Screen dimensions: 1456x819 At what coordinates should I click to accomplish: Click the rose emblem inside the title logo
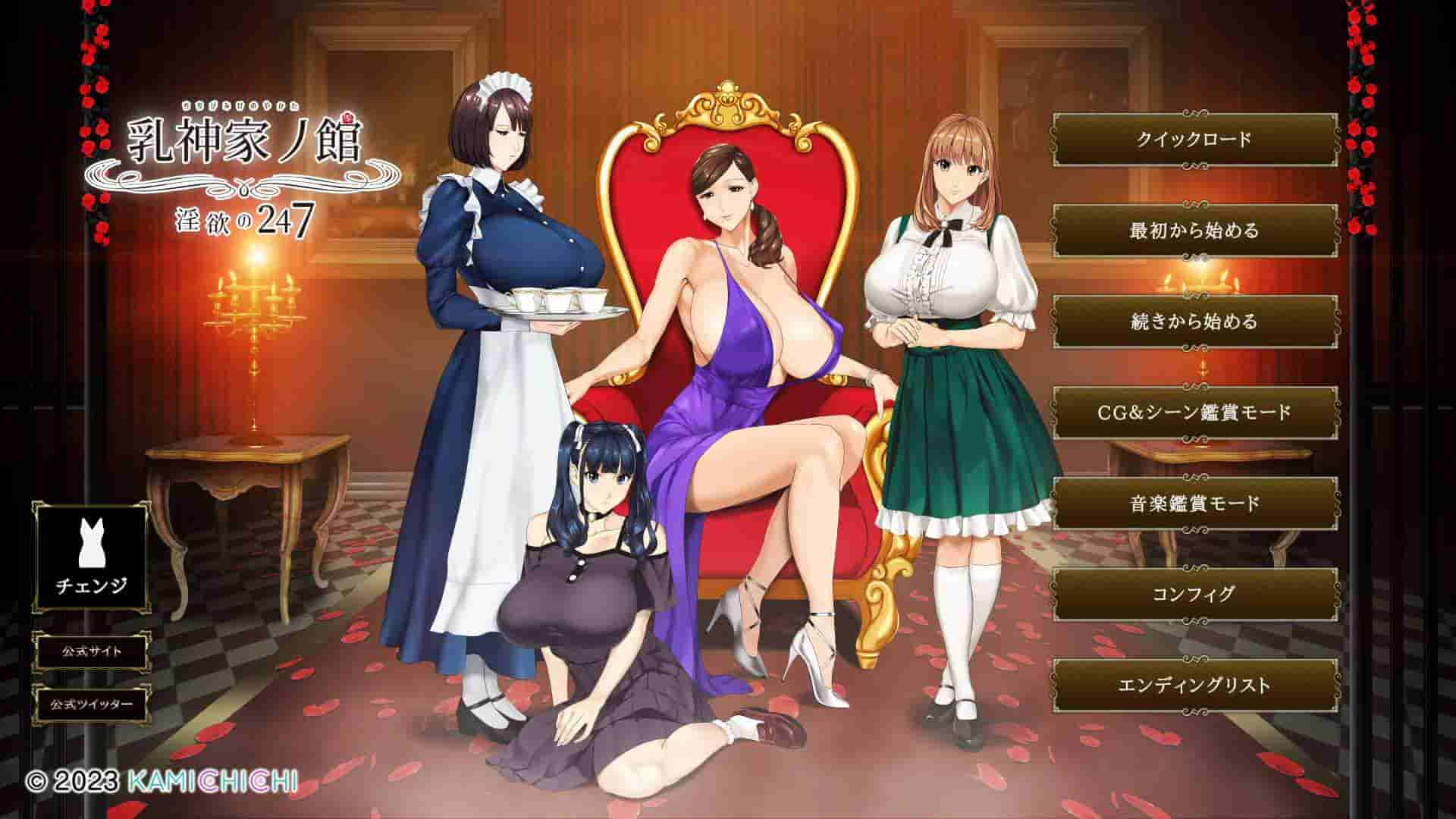pyautogui.click(x=349, y=119)
